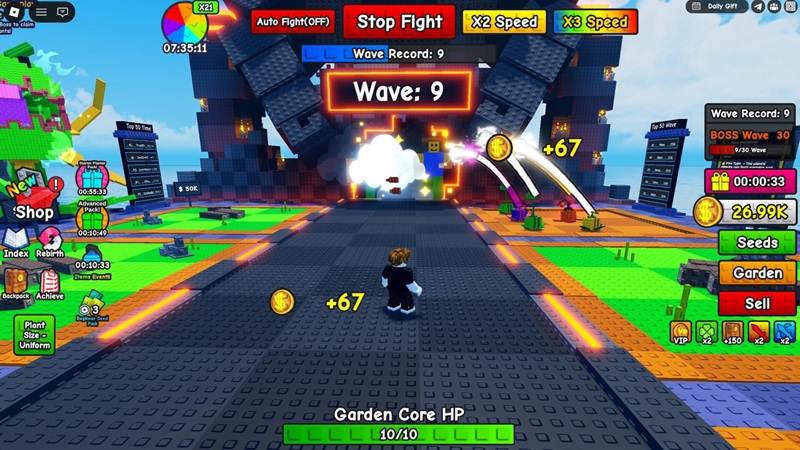Open the Index book
The image size is (800, 450).
16,242
